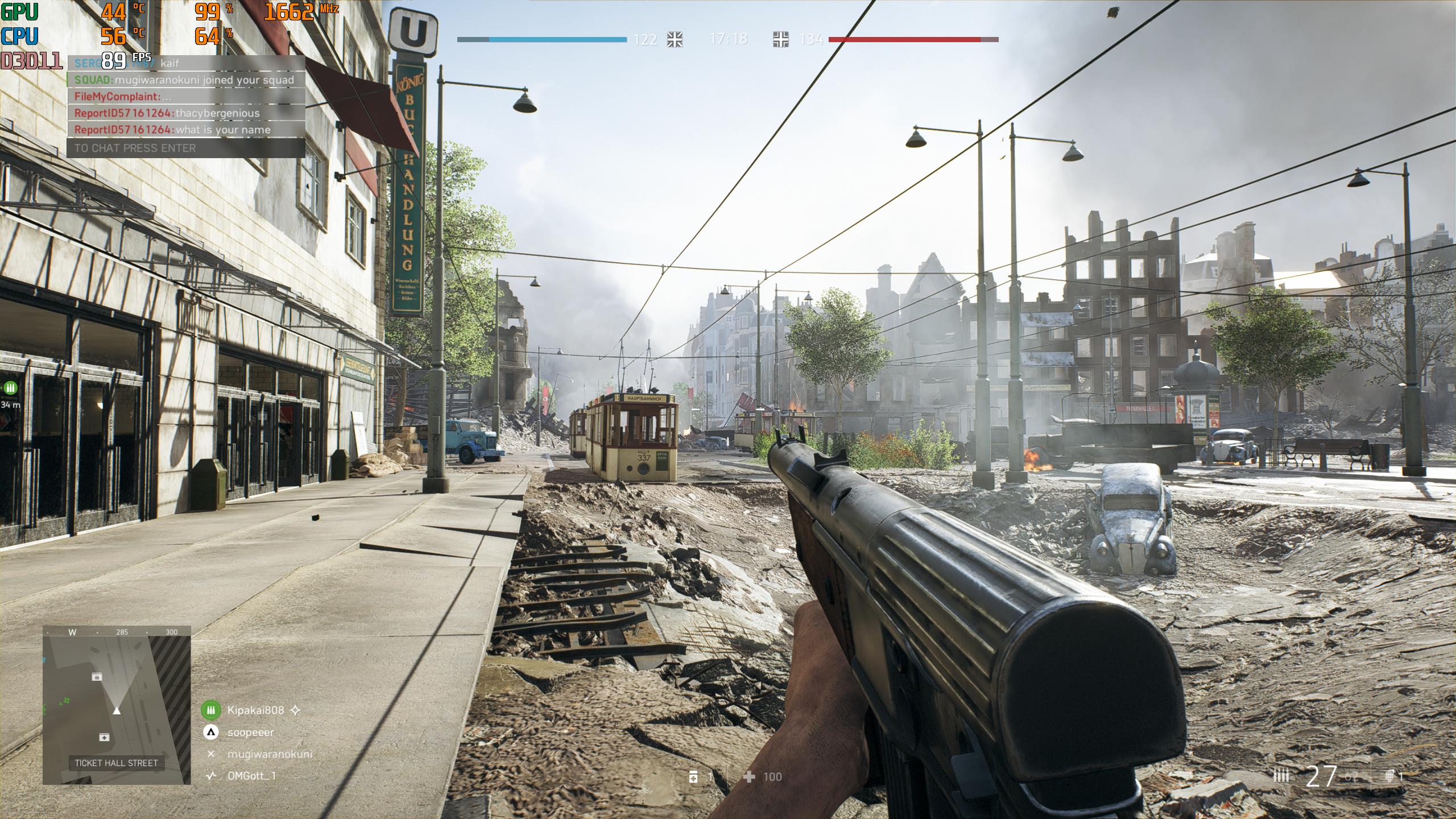Click the squad joined chat message
Image resolution: width=1456 pixels, height=819 pixels.
click(x=185, y=80)
